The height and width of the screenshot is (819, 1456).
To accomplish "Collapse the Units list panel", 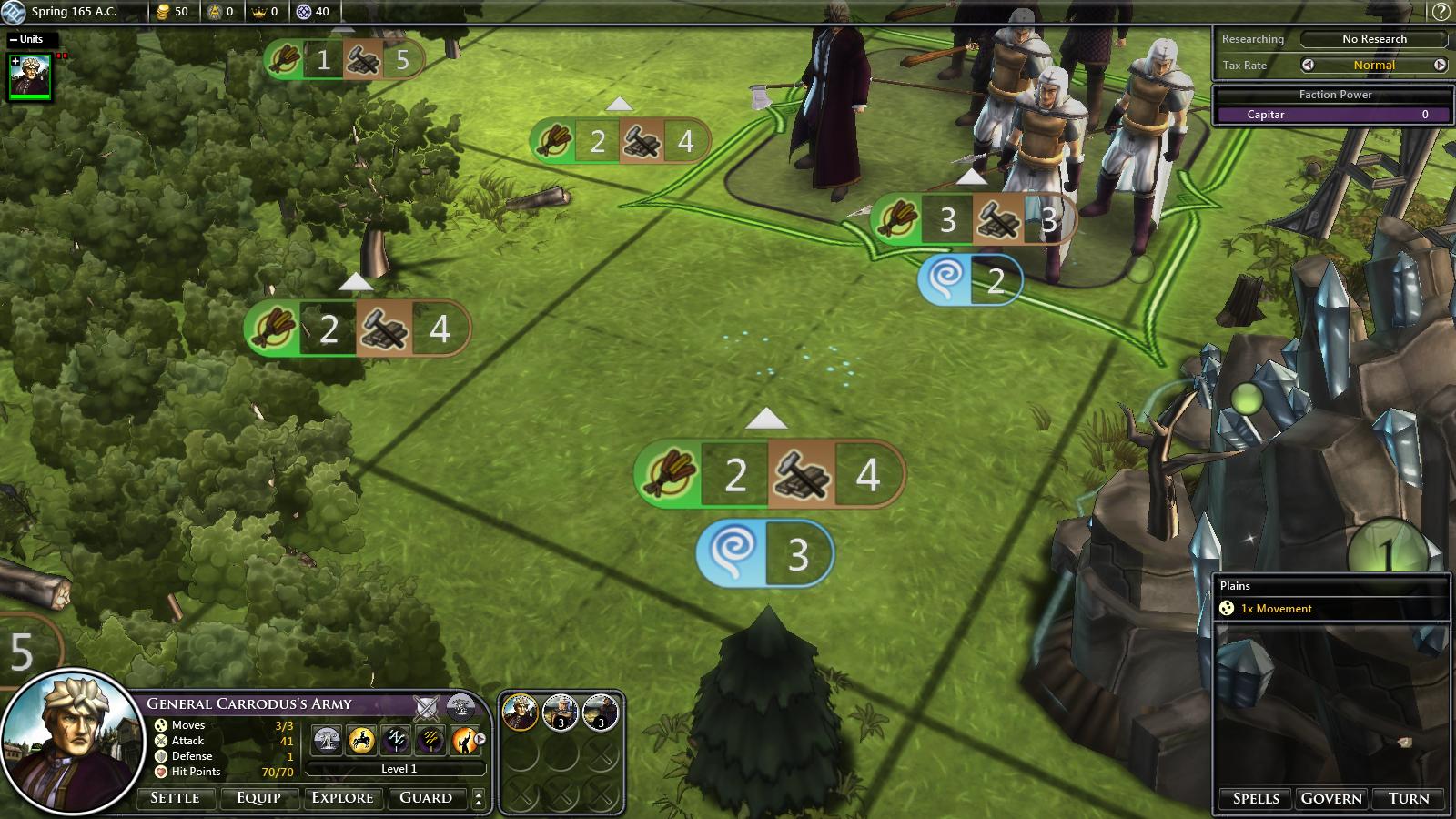I will pyautogui.click(x=14, y=40).
